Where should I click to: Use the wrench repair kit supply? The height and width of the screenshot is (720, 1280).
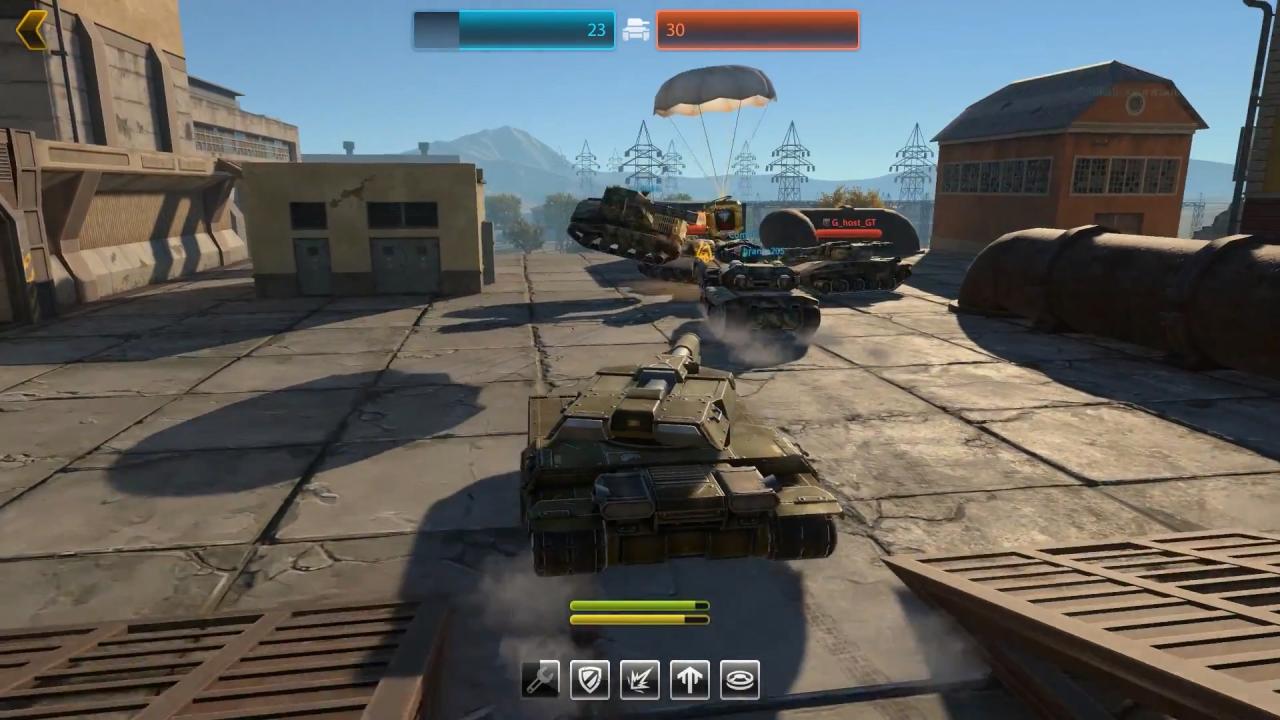pos(540,680)
